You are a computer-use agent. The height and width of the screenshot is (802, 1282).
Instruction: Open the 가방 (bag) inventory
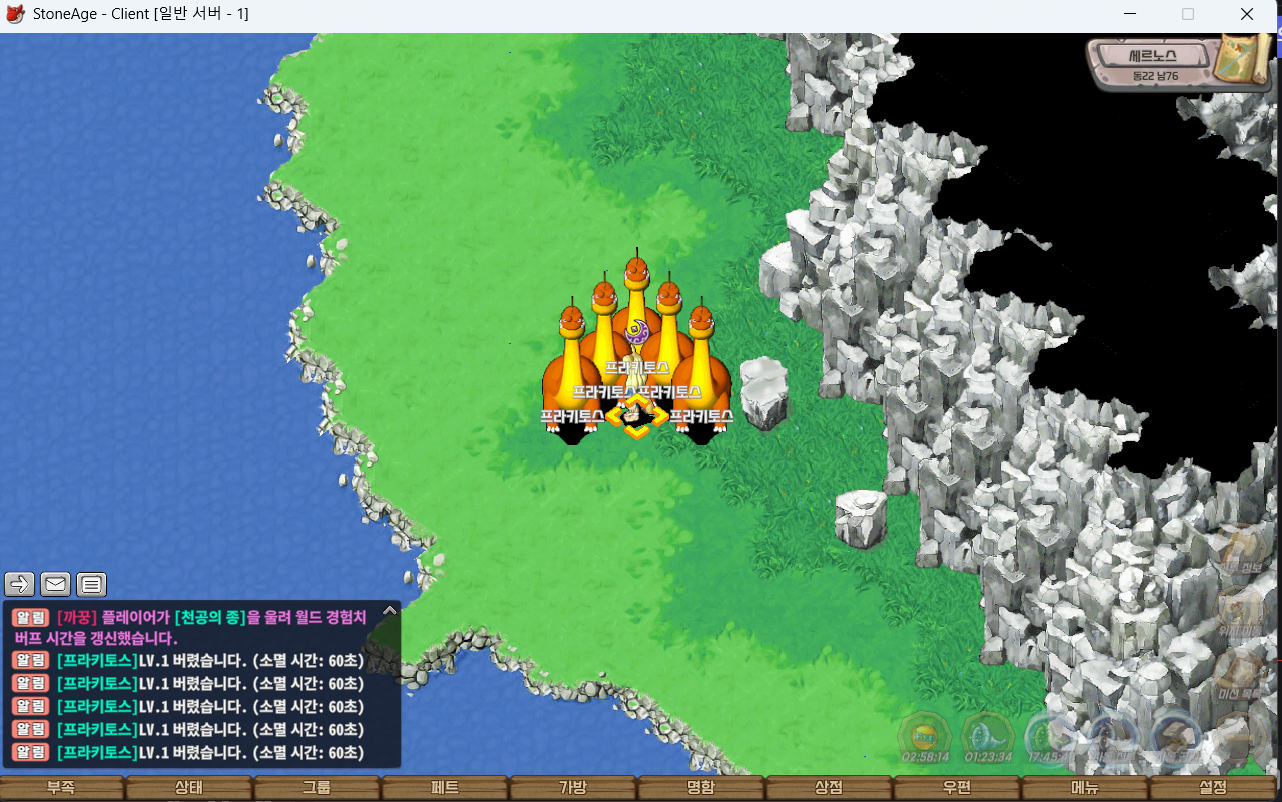click(x=573, y=788)
